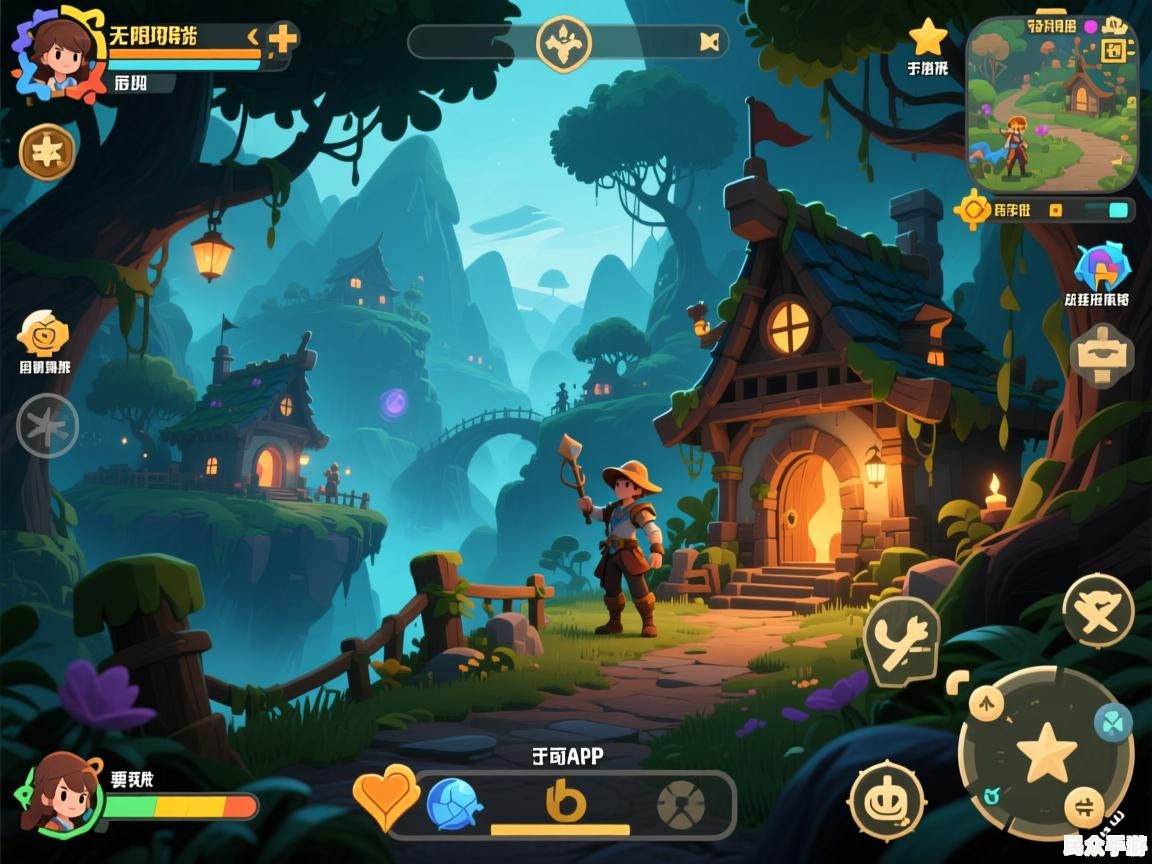Select the hexagonal signpost button
Image resolution: width=1152 pixels, height=864 pixels.
coord(1101,355)
